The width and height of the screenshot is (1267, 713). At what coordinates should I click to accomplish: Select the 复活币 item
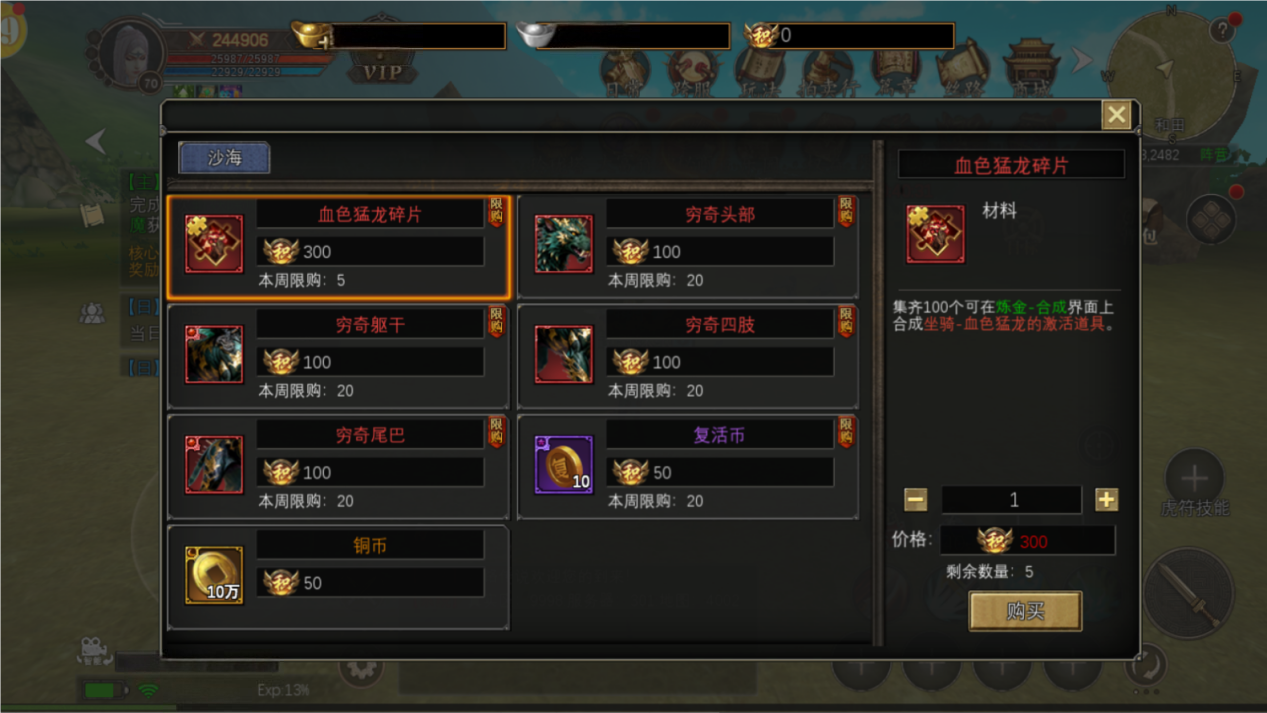point(688,468)
